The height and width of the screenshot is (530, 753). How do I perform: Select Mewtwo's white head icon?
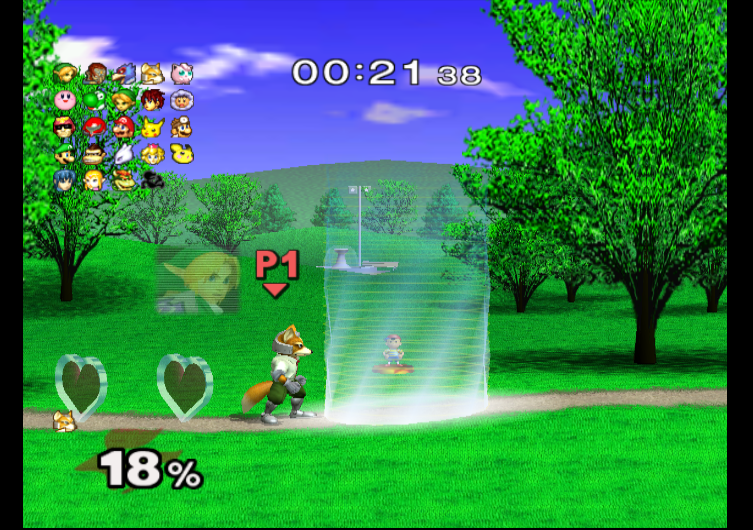124,154
